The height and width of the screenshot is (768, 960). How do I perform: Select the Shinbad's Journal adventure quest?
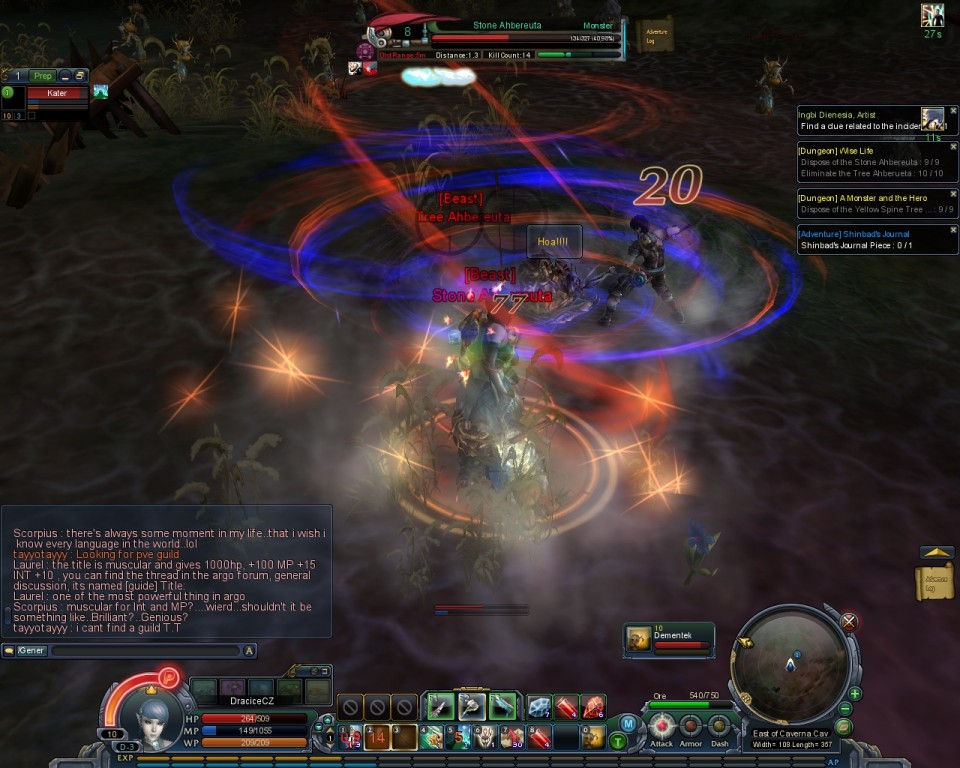point(870,239)
